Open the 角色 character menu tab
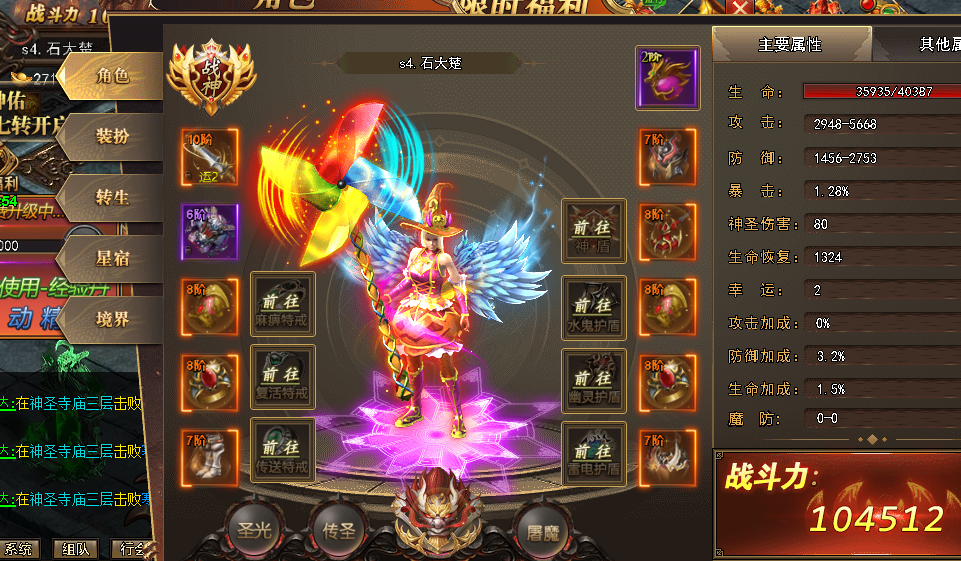 click(112, 76)
